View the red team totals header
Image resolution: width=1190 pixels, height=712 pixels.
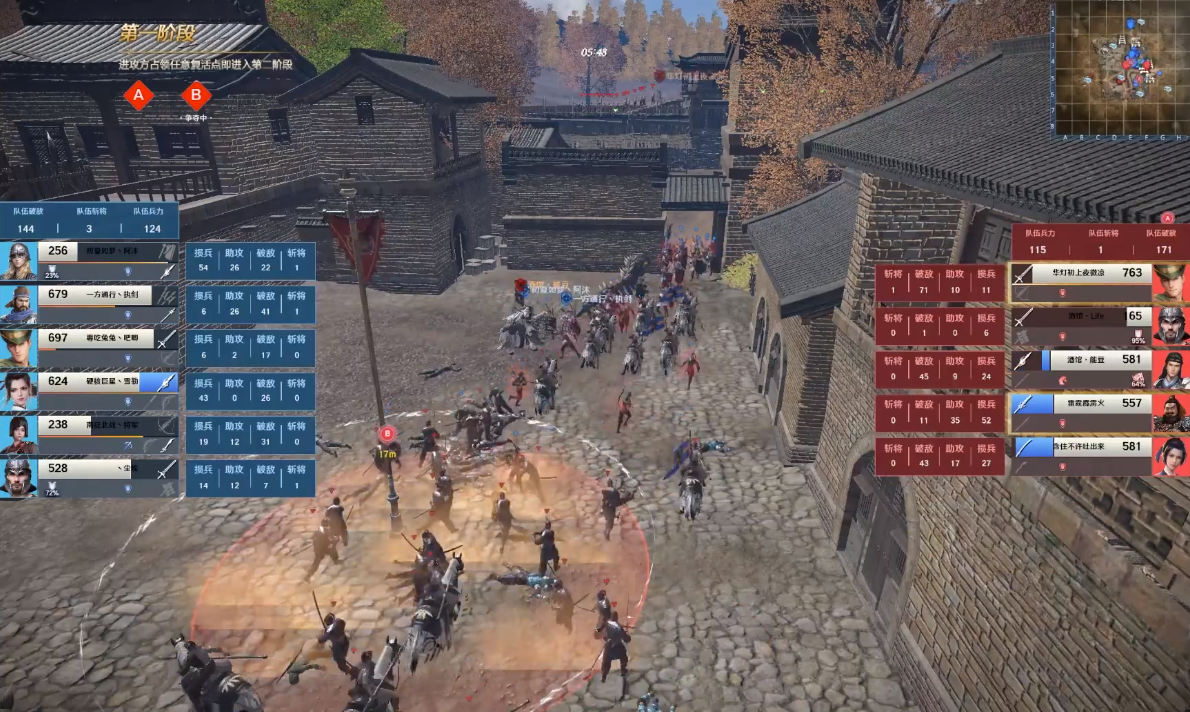point(1100,241)
